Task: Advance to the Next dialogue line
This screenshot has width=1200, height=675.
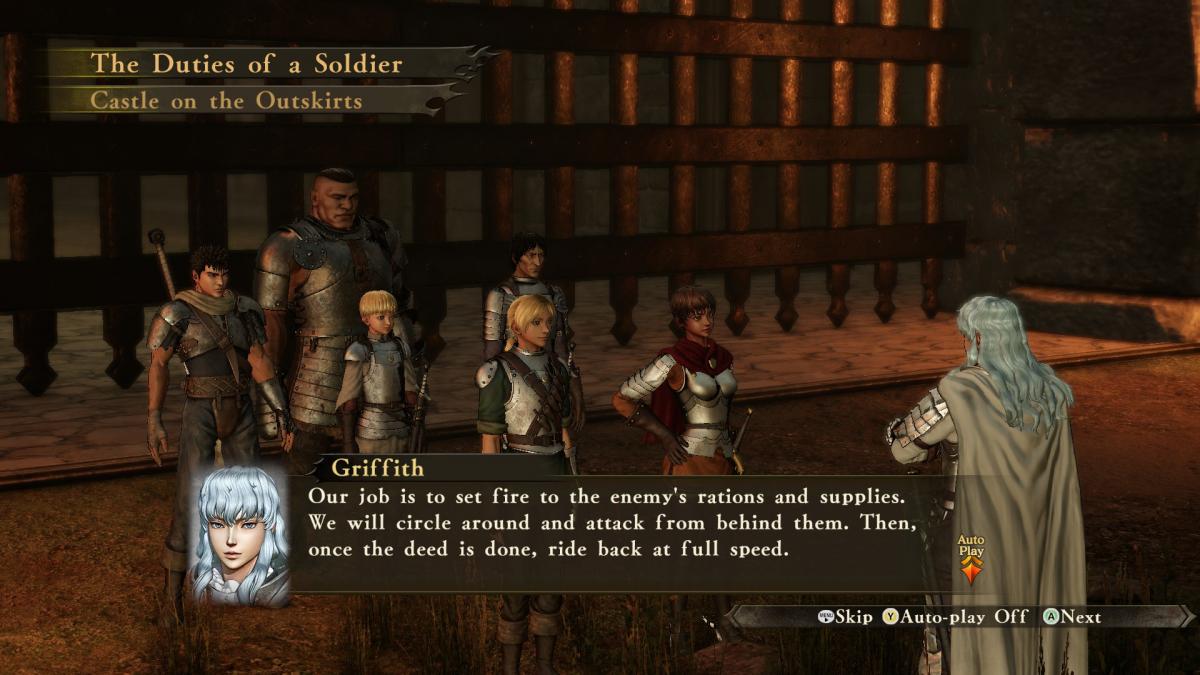Action: coord(1072,617)
